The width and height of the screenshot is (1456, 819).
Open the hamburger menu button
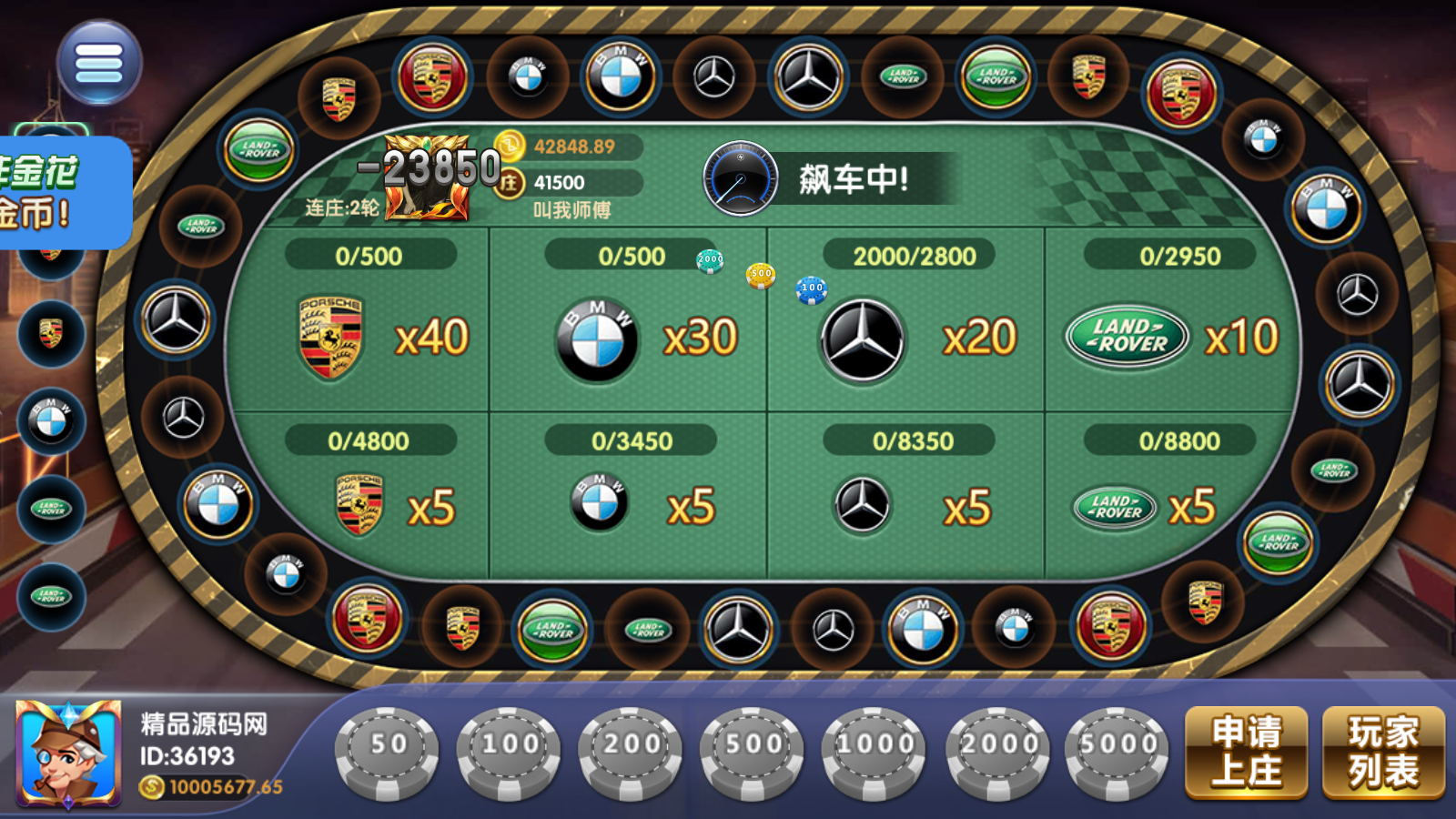tap(99, 63)
